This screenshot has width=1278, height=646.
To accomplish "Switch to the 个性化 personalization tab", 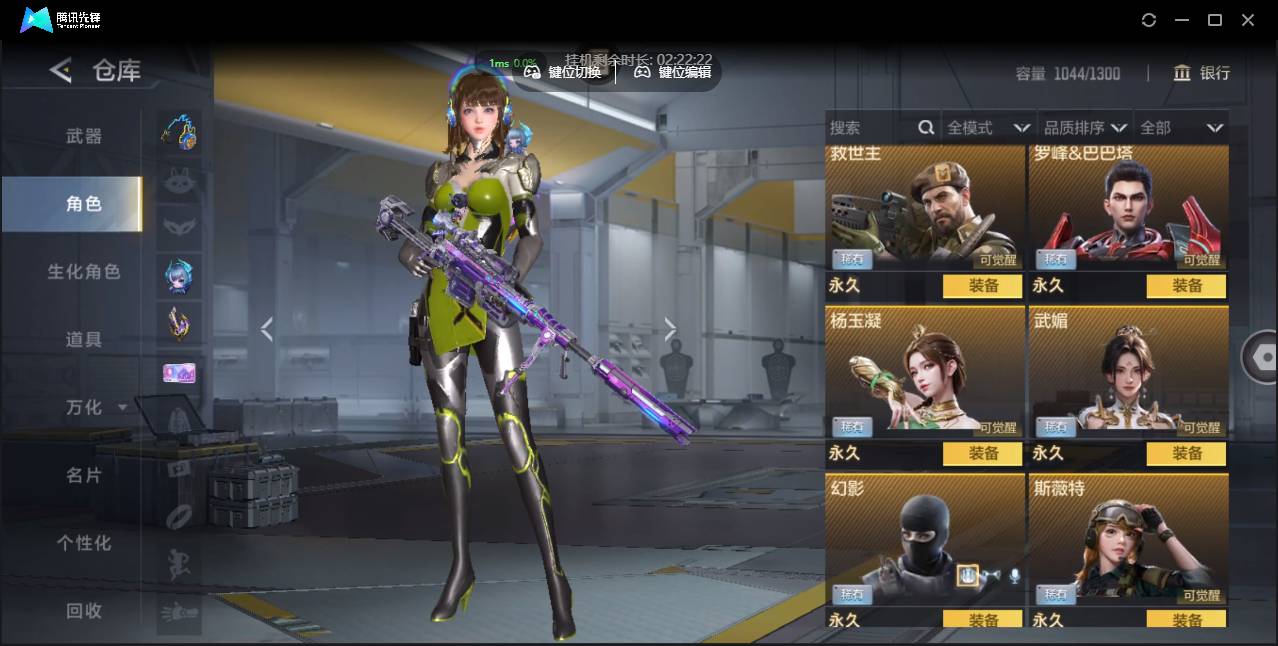I will (84, 543).
